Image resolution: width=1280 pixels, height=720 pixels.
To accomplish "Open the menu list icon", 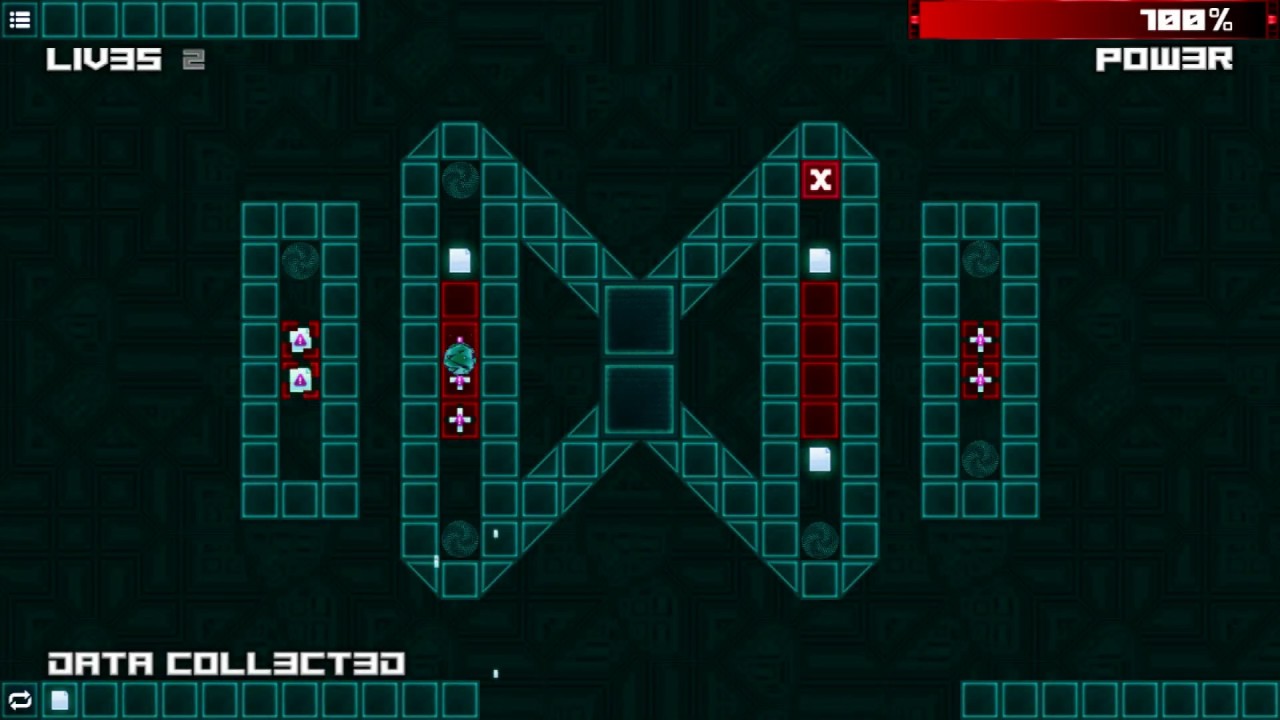I will click(x=20, y=19).
